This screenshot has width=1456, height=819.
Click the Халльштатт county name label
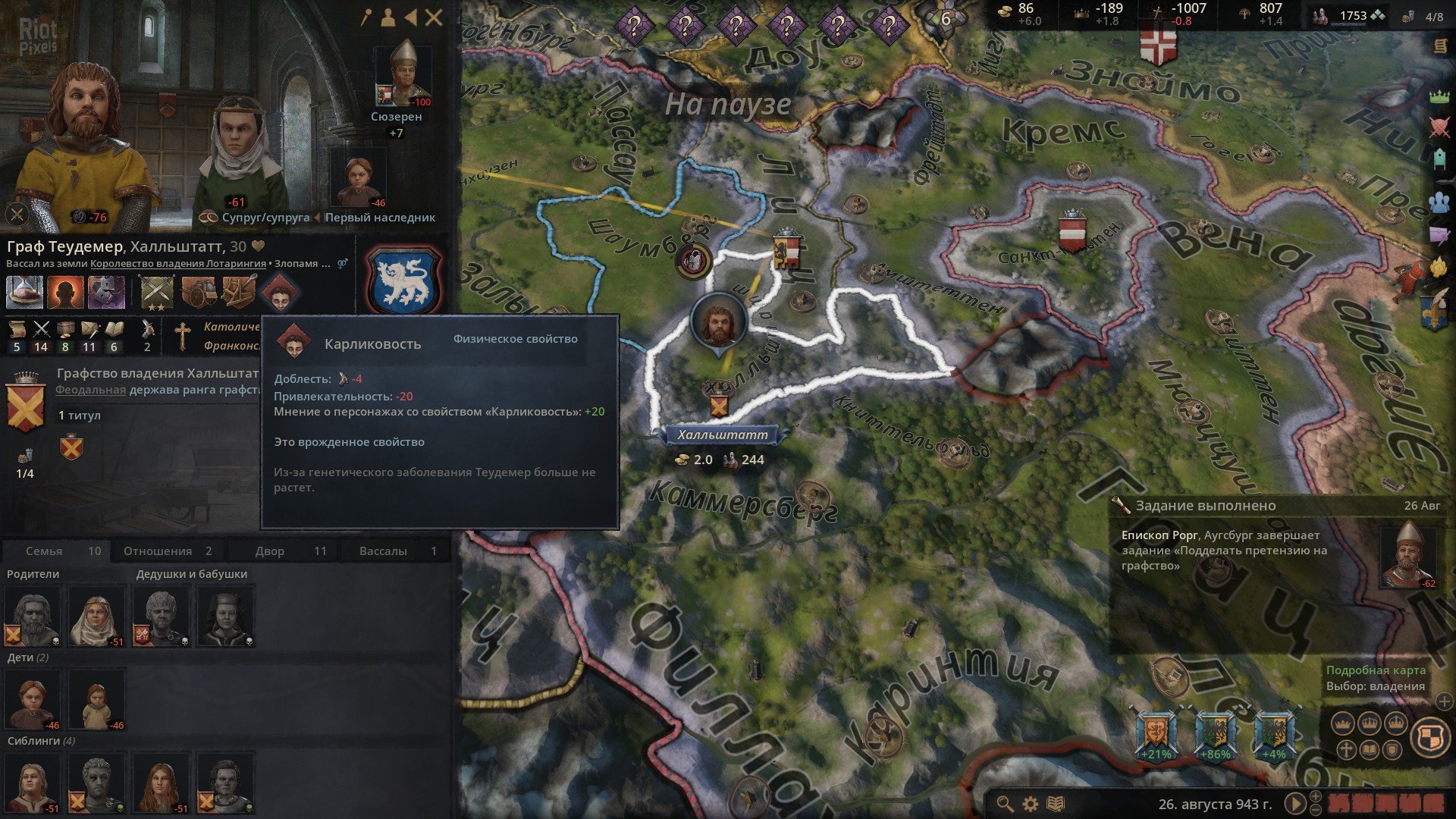pyautogui.click(x=722, y=435)
